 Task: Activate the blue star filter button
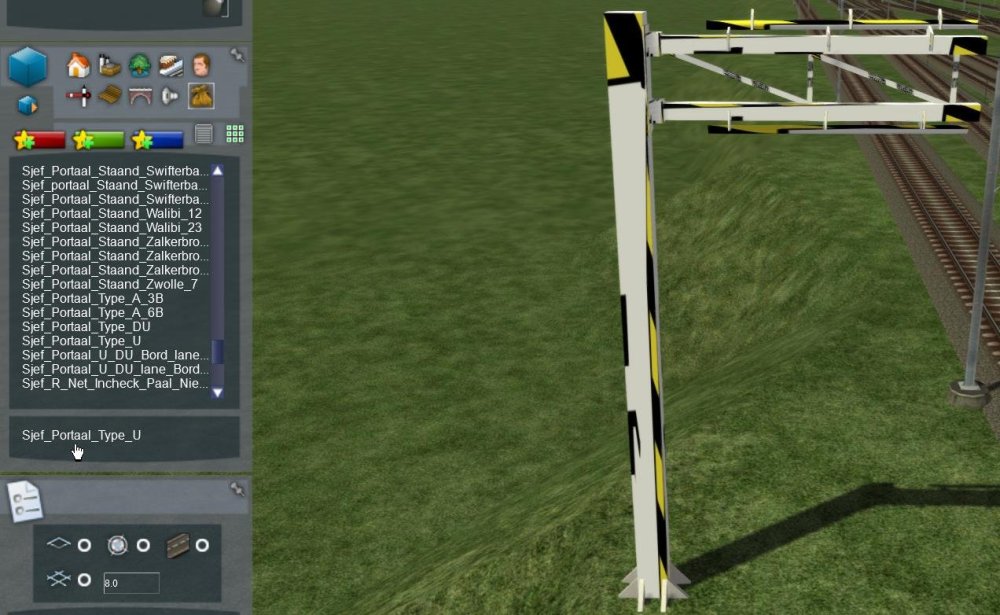point(157,140)
